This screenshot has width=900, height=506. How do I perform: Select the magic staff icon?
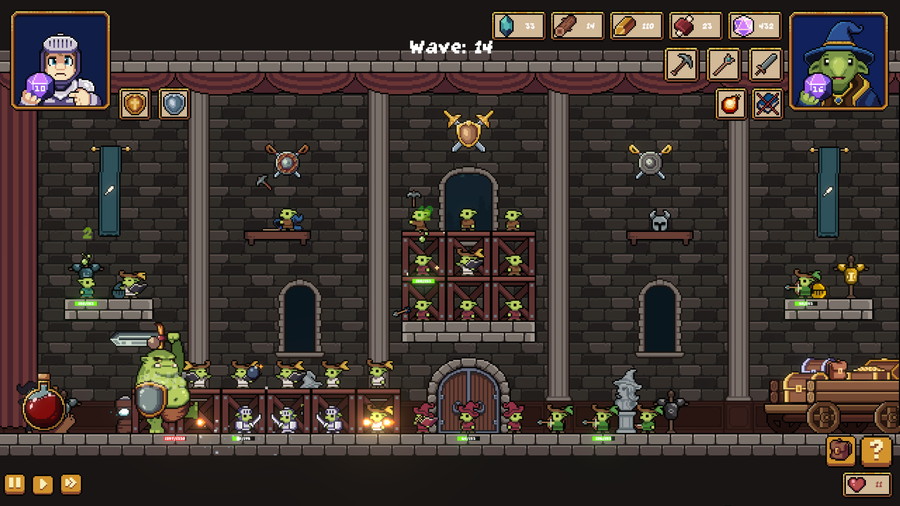(724, 65)
